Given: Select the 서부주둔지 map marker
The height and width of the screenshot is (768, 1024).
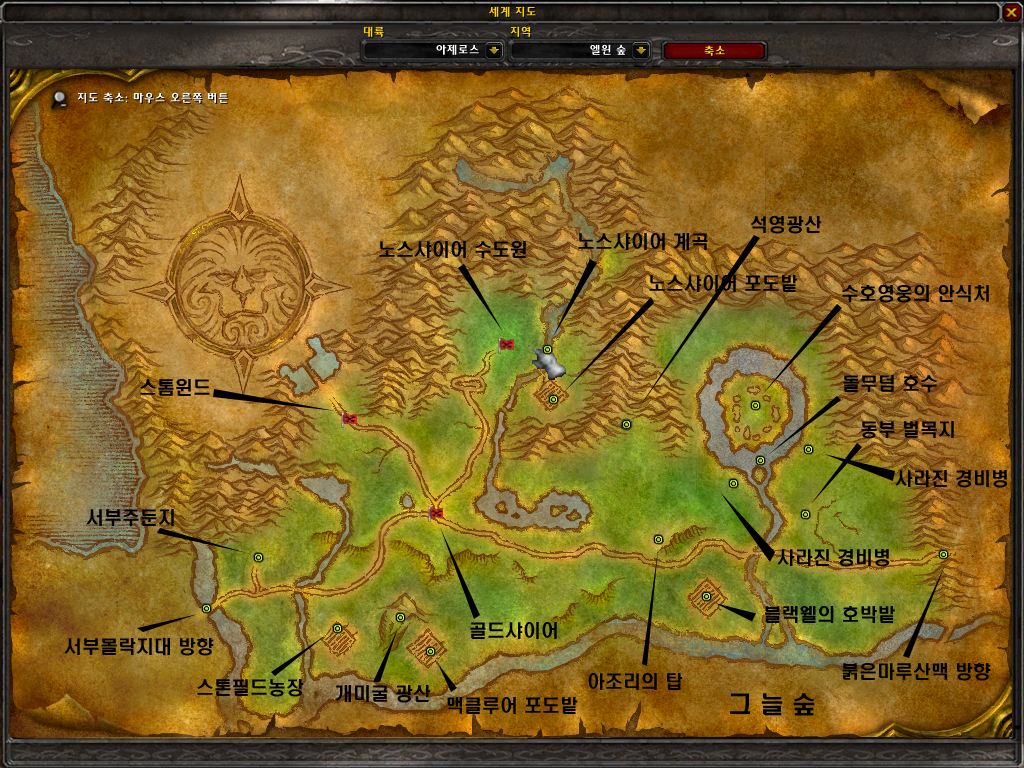Looking at the screenshot, I should coord(258,557).
